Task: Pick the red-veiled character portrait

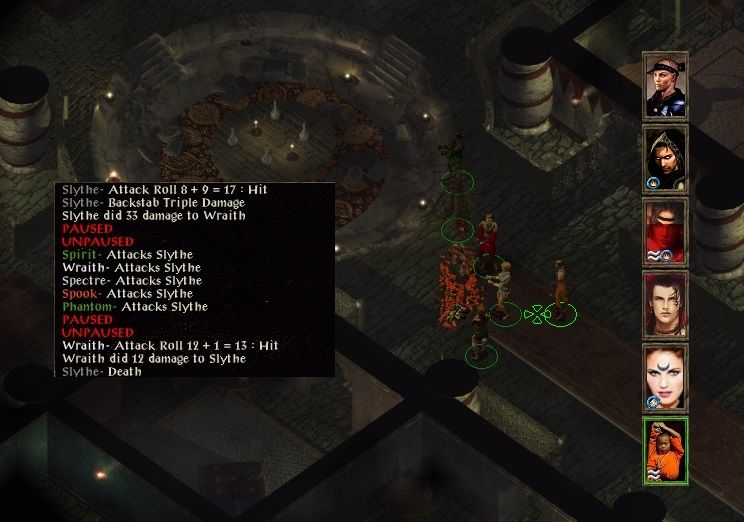Action: tap(665, 231)
